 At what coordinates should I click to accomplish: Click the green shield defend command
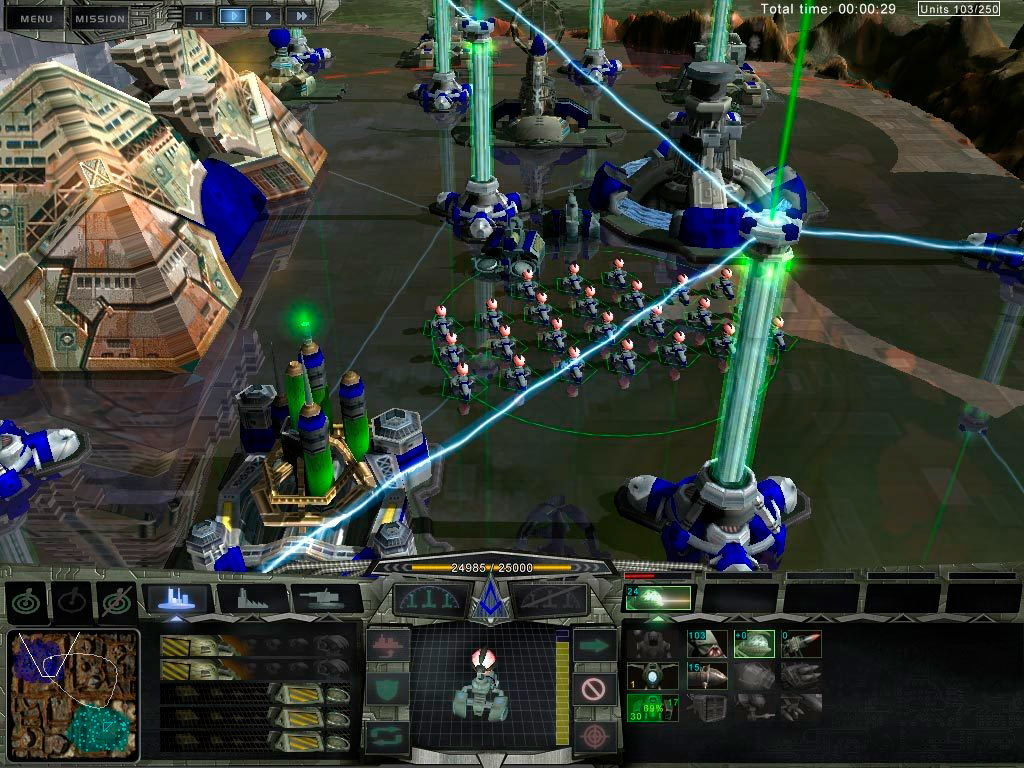[387, 689]
